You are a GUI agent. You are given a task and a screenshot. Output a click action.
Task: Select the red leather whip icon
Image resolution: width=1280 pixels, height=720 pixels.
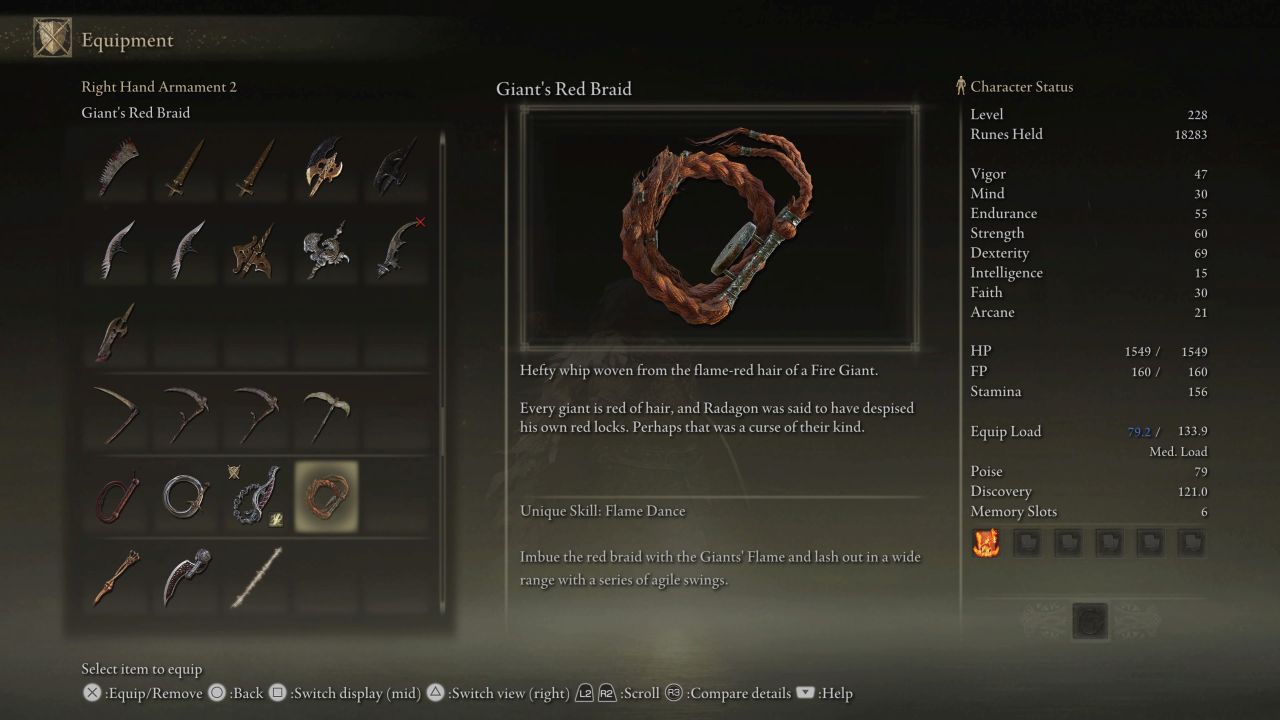coord(115,495)
